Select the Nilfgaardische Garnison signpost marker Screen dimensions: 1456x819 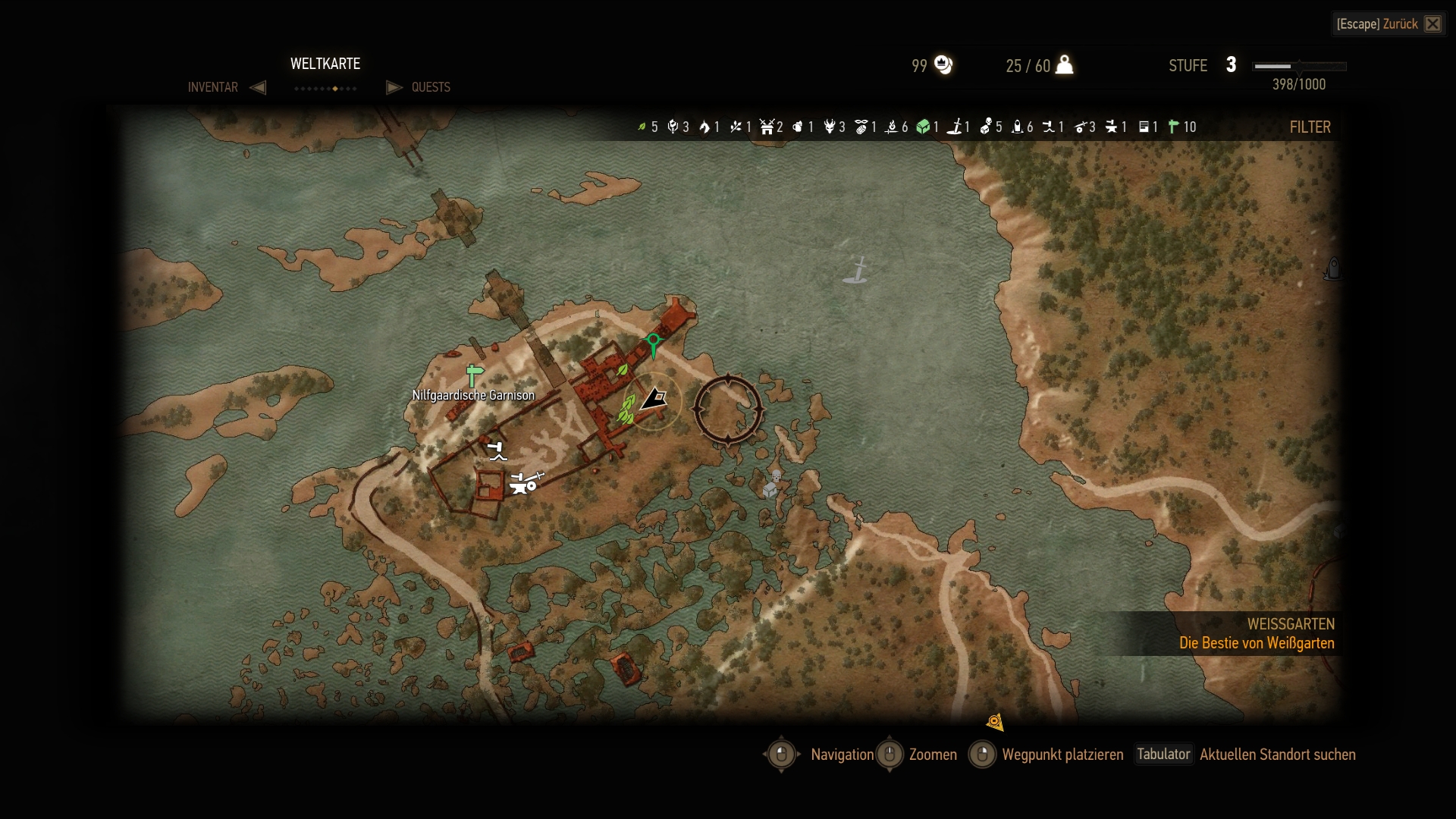coord(475,375)
